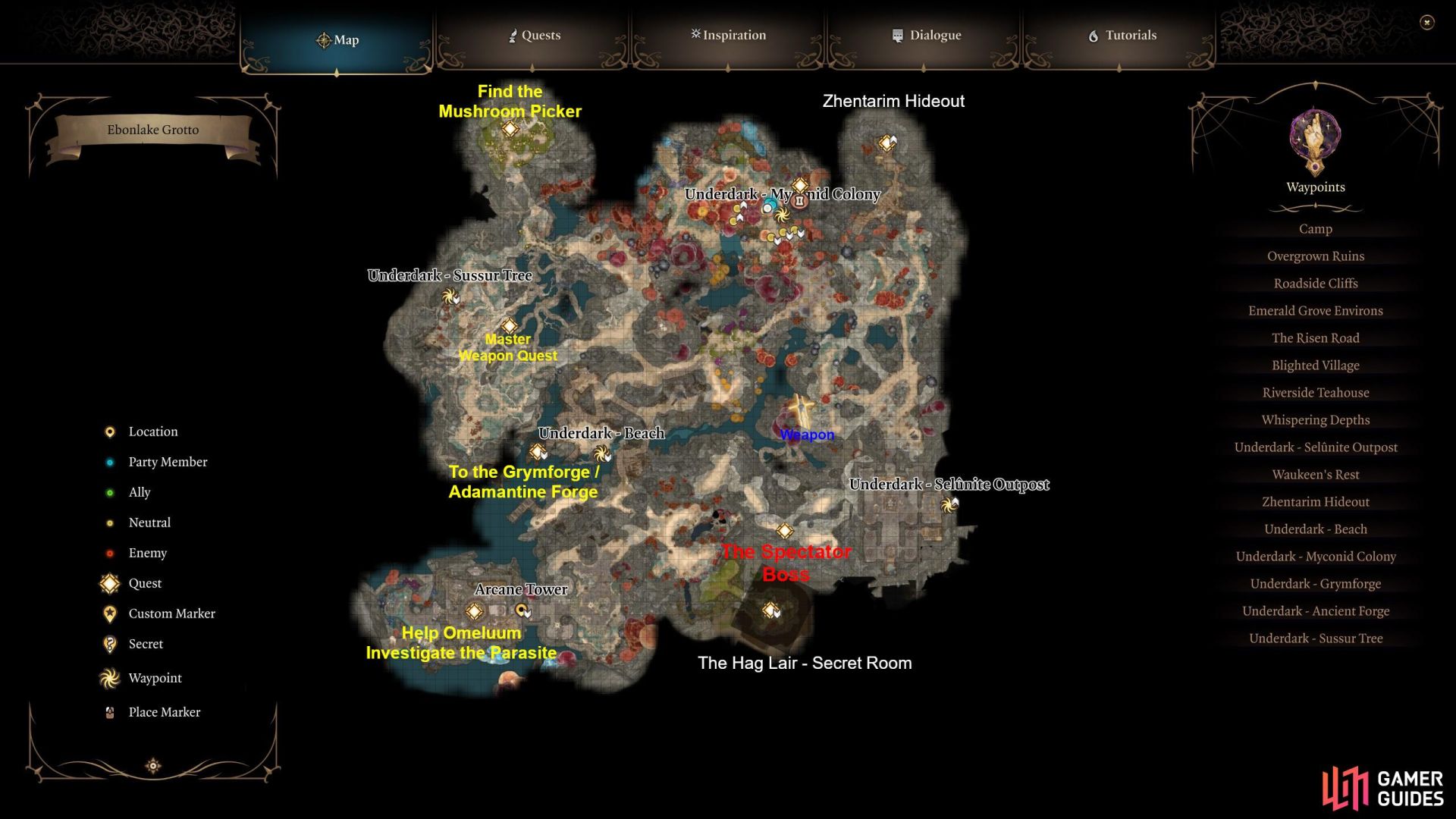Select The Spectator Boss quest marker
Viewport: 1456px width, 819px height.
[784, 531]
